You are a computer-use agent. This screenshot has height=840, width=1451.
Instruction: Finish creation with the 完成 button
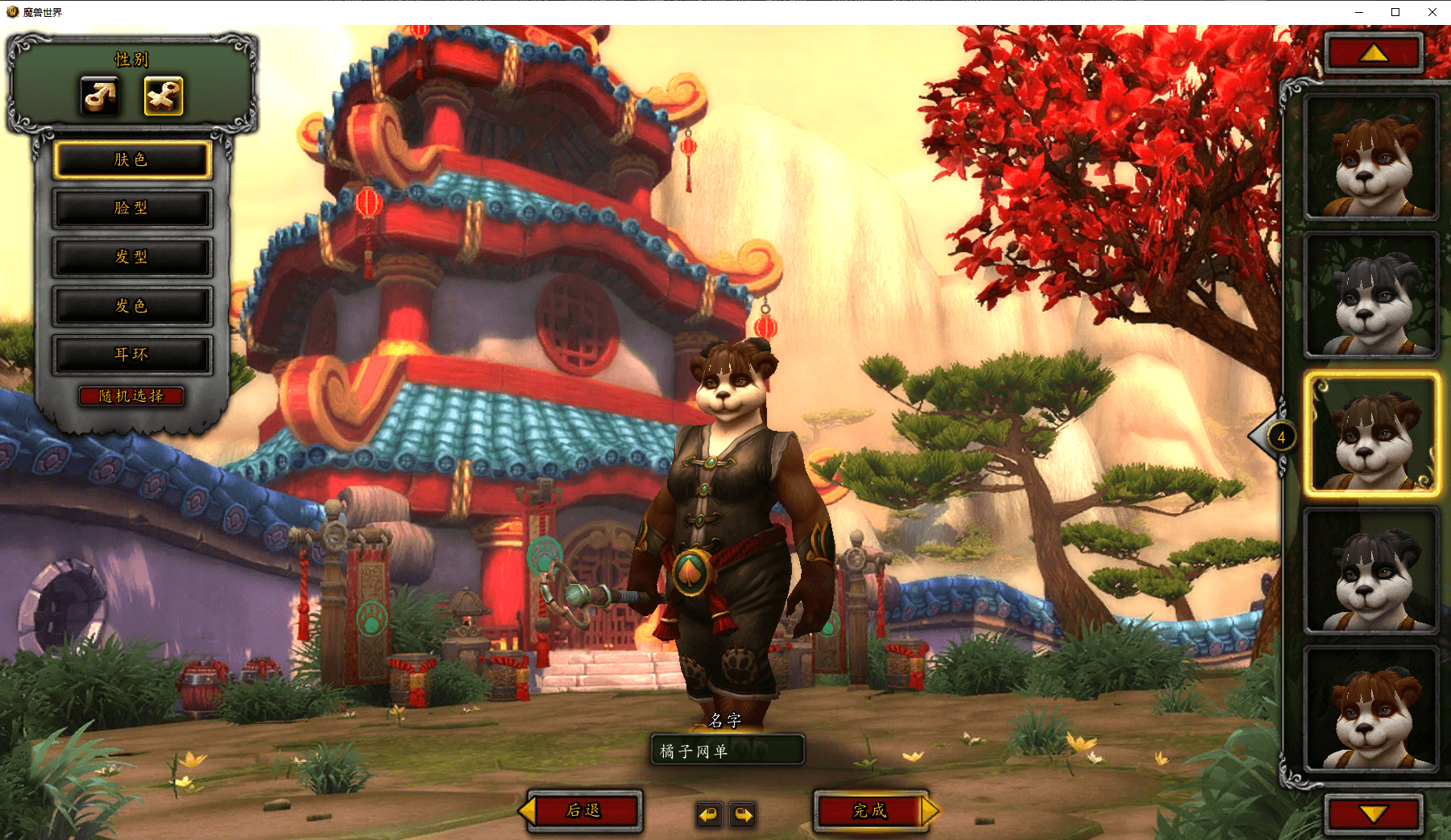(870, 810)
